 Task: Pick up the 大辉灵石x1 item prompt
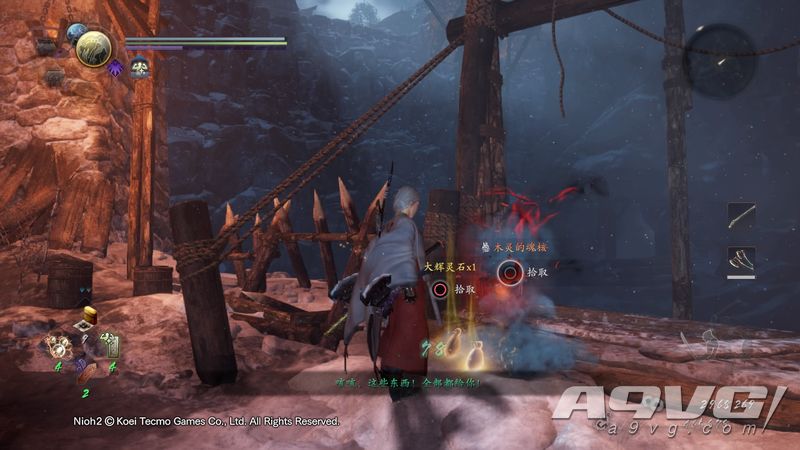(440, 289)
